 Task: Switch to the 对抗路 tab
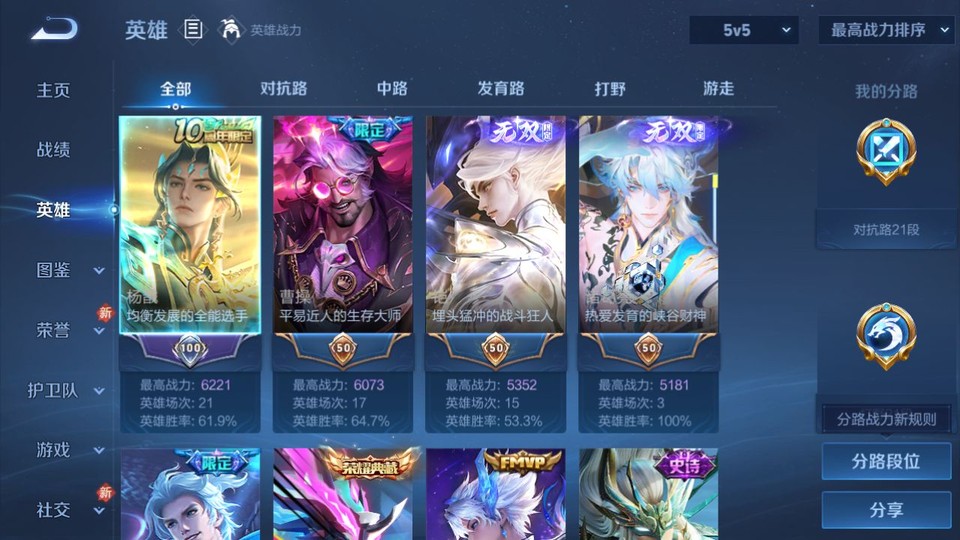pos(283,88)
